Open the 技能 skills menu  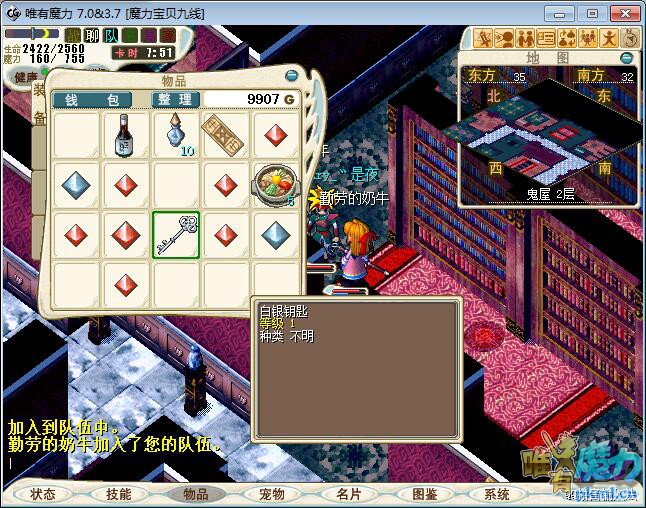pos(119,494)
